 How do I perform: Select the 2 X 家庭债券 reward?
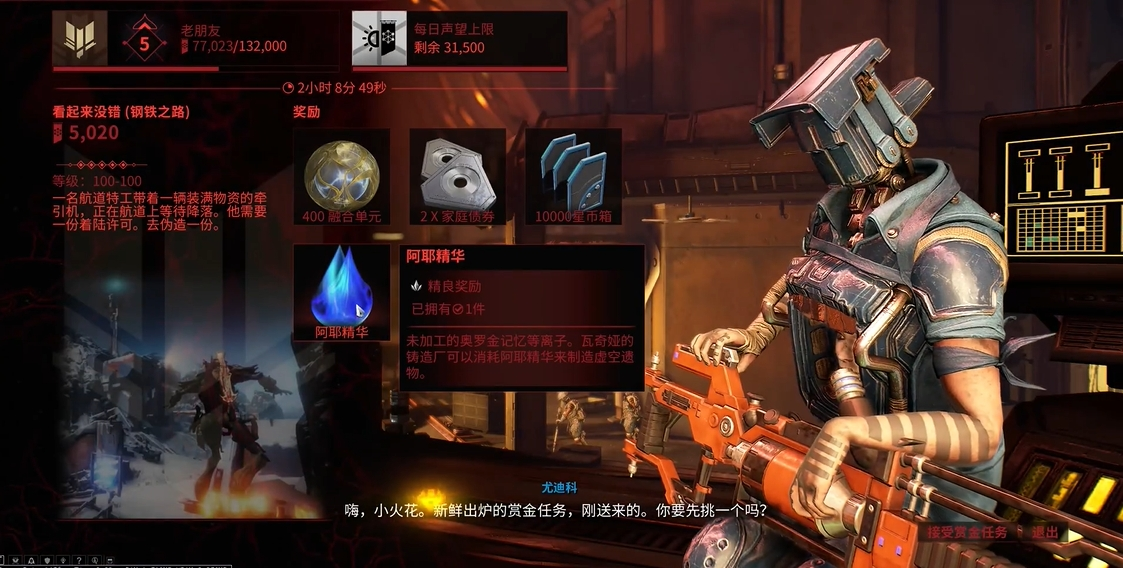point(458,174)
